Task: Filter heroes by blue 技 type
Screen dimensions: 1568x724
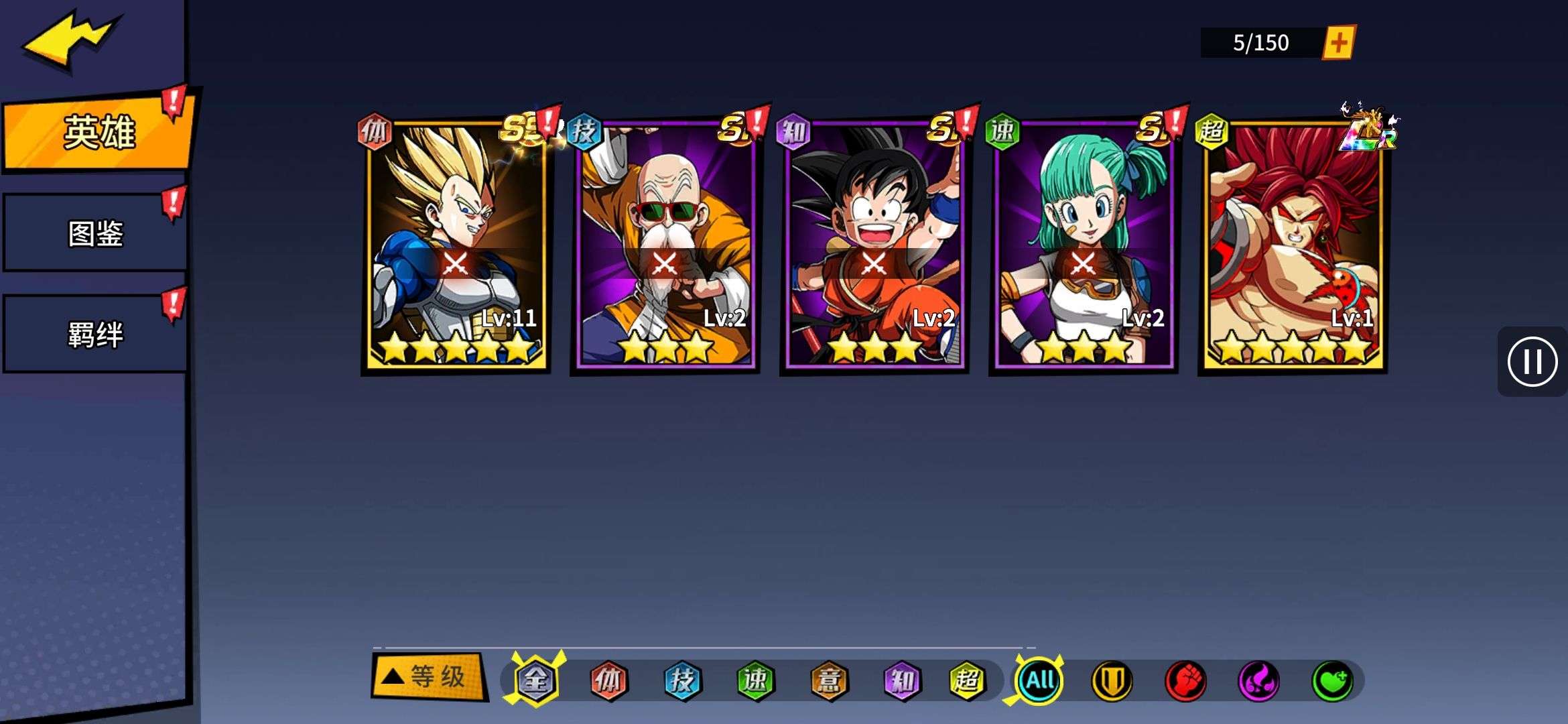Action: (682, 680)
